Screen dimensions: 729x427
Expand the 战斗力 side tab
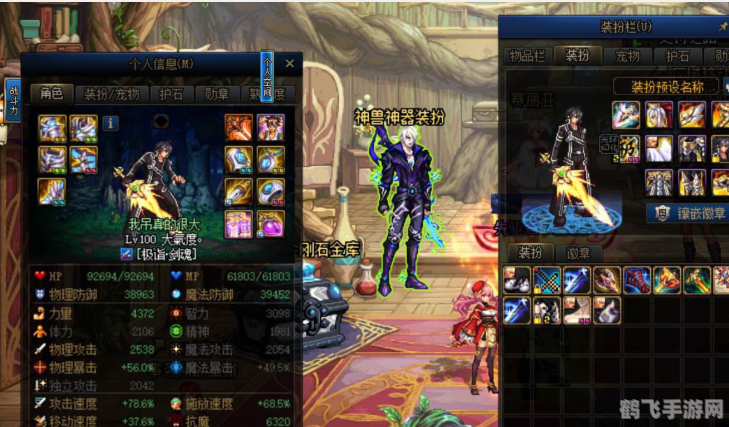[x=13, y=102]
